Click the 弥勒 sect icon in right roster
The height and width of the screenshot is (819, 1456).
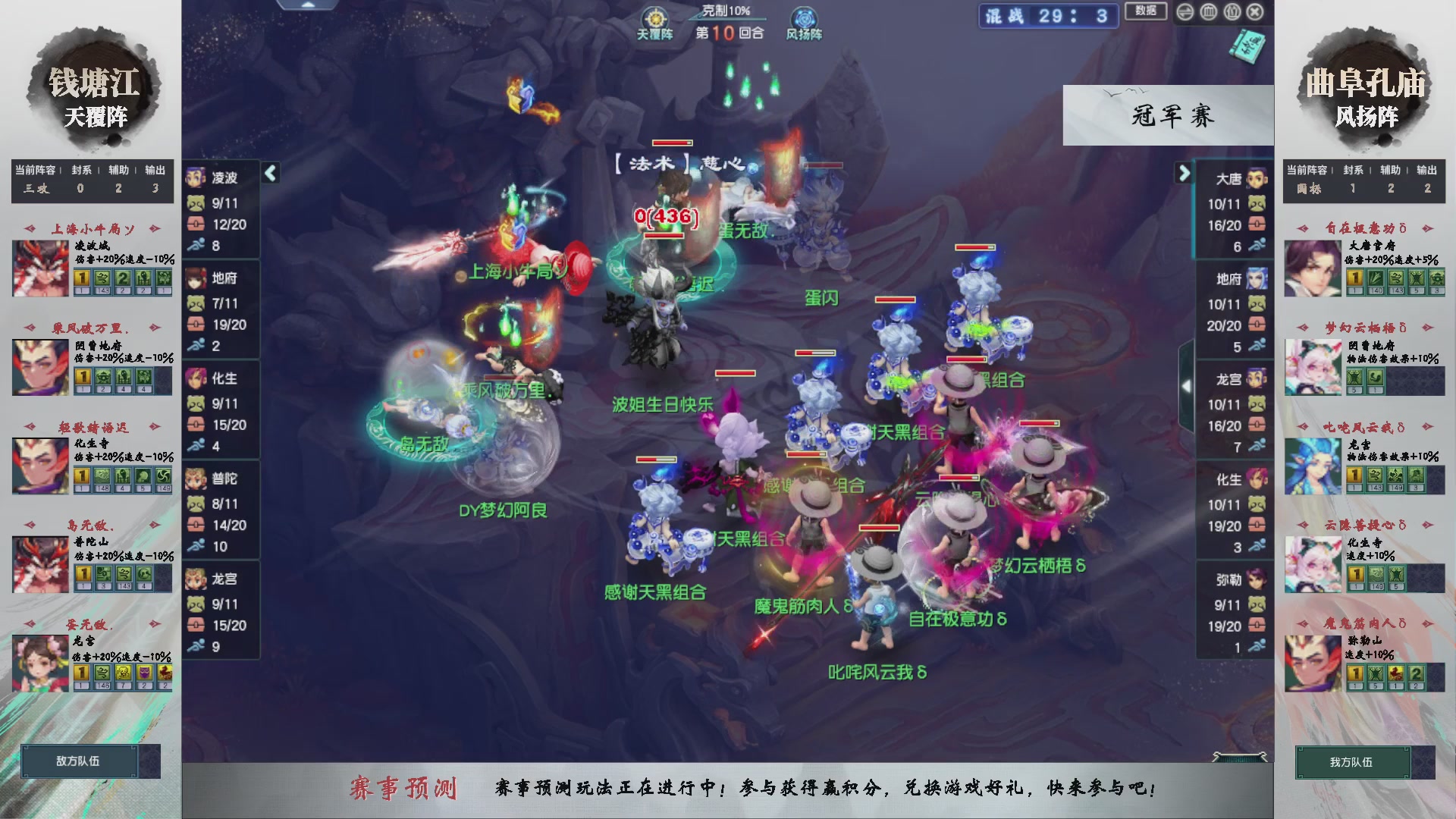tap(1255, 580)
